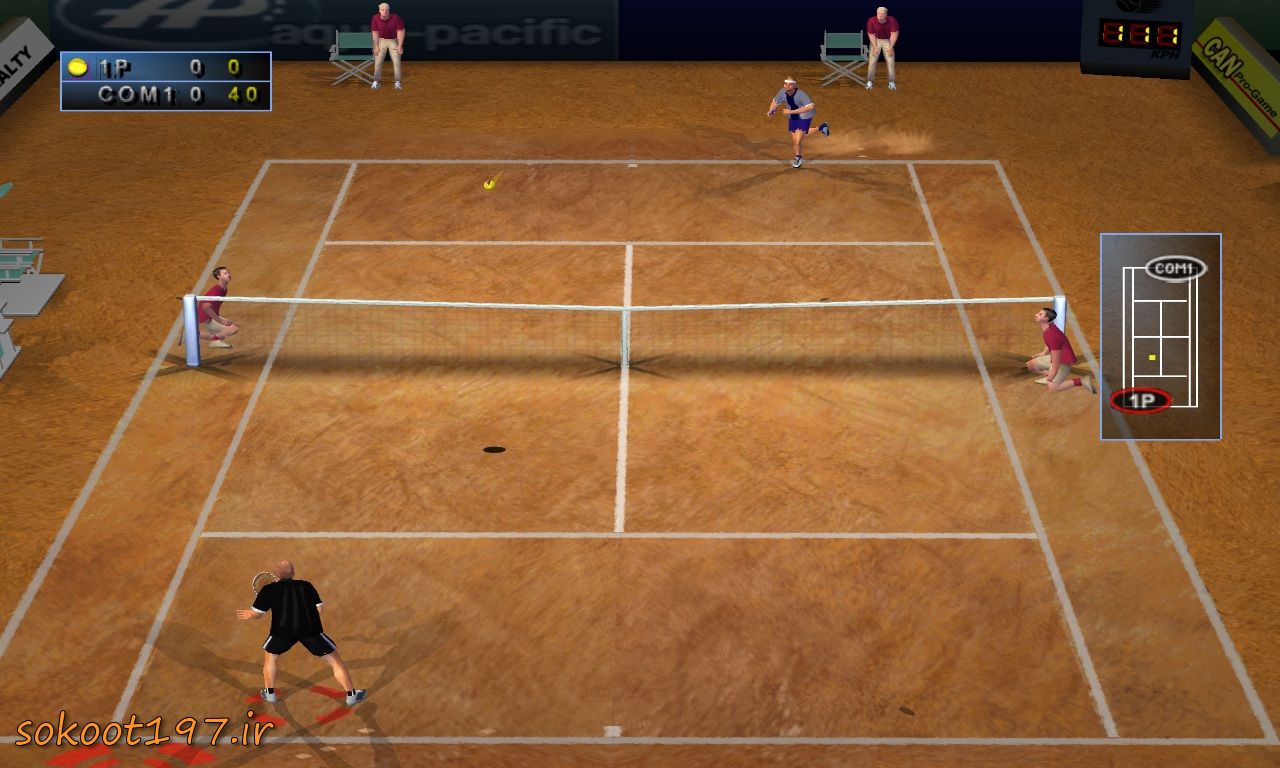Select the red 1P marker on the court map
This screenshot has width=1280, height=768.
1140,401
